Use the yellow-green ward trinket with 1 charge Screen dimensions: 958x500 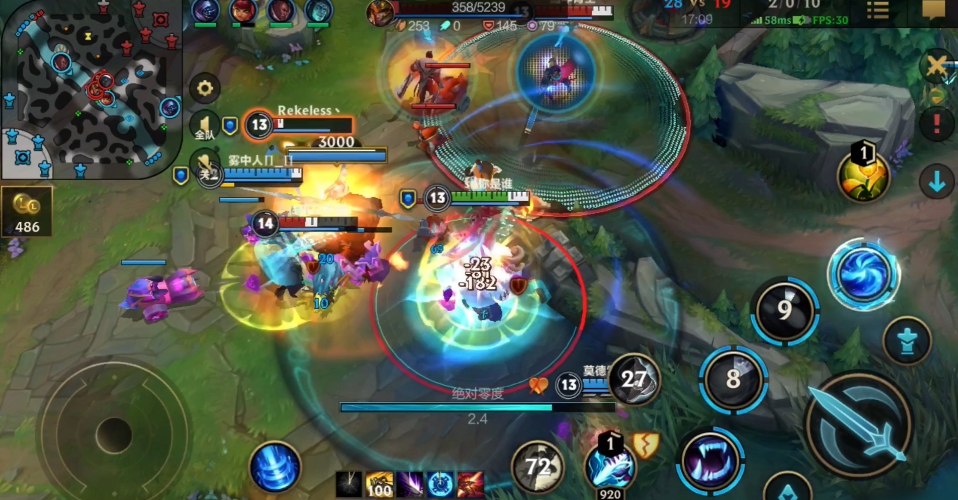tap(863, 175)
